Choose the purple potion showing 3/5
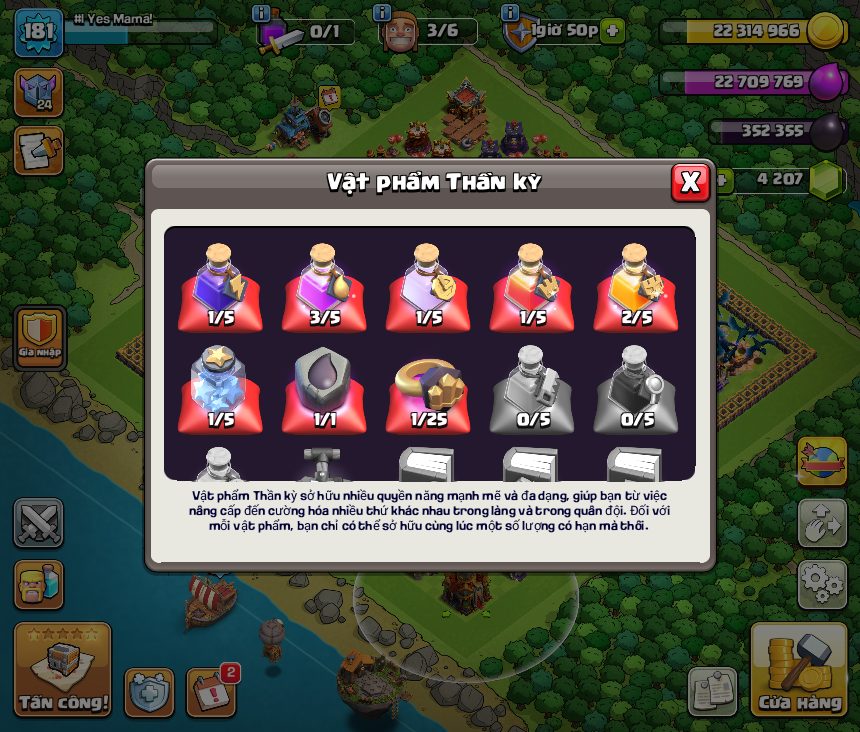Image resolution: width=860 pixels, height=732 pixels. tap(324, 288)
